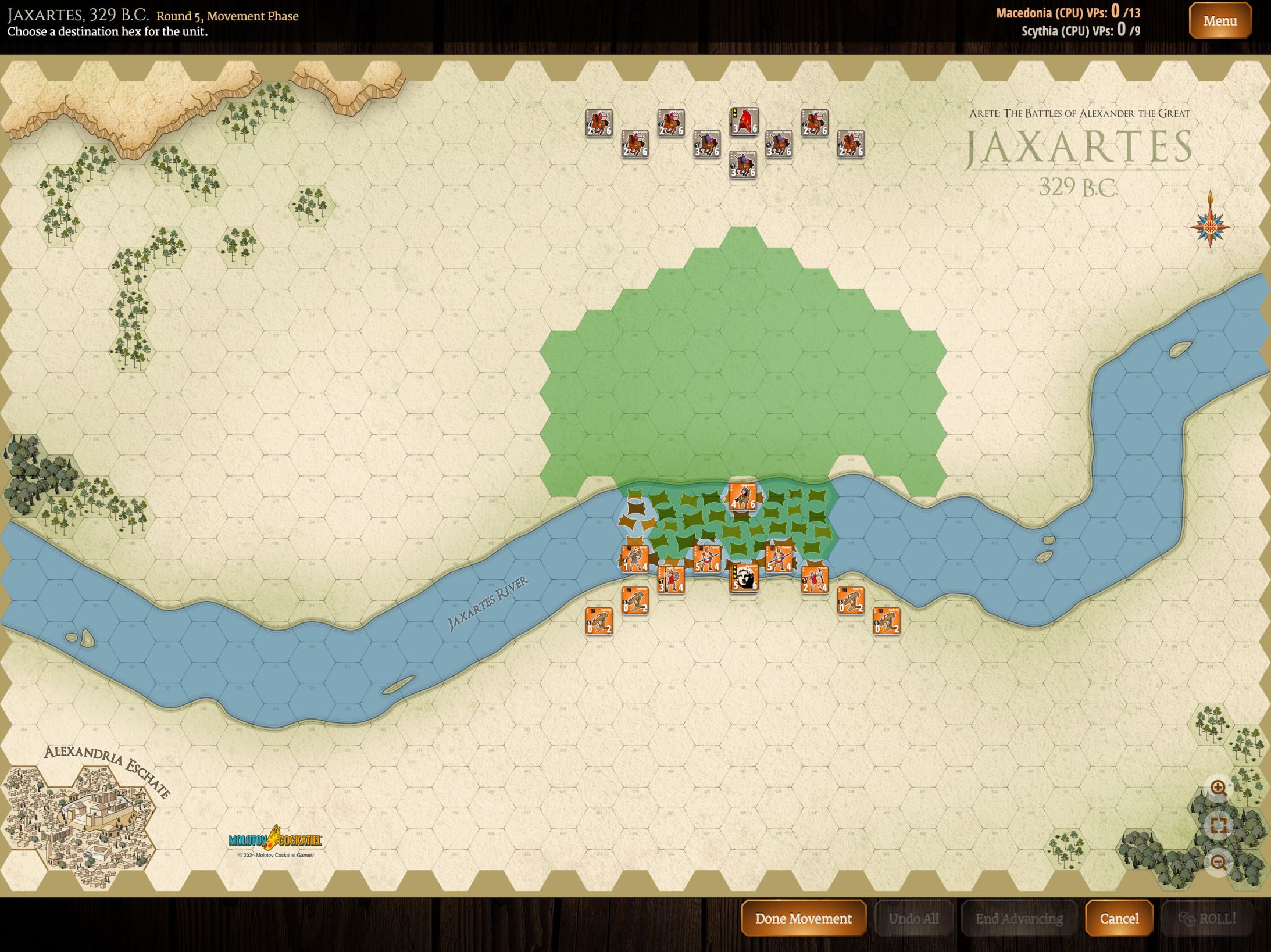Open the Menu button
Image resolution: width=1271 pixels, height=952 pixels.
point(1219,21)
